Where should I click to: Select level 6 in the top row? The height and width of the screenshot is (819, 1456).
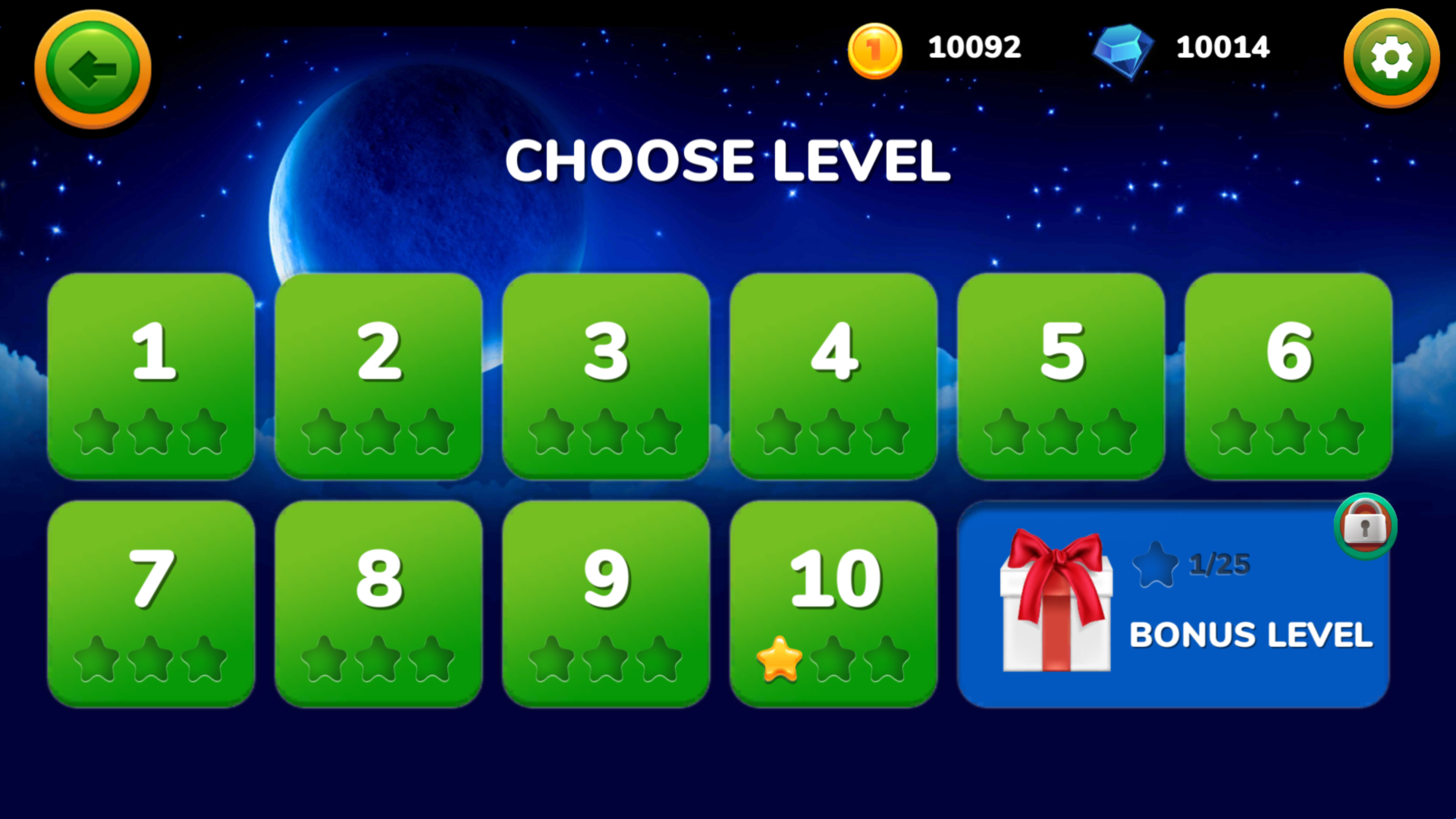click(1288, 375)
